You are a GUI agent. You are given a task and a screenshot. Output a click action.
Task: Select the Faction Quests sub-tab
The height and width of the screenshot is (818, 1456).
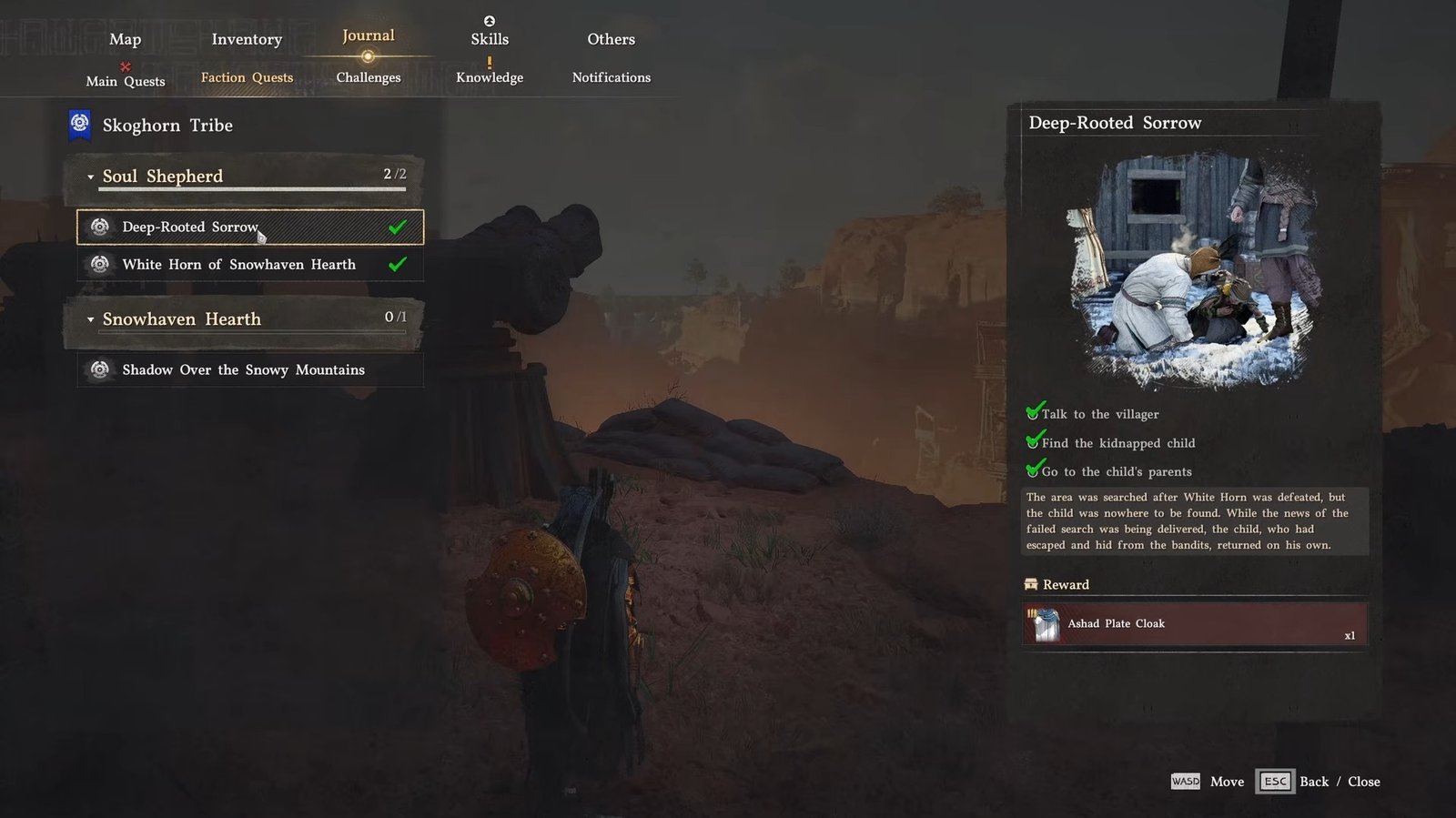247,77
